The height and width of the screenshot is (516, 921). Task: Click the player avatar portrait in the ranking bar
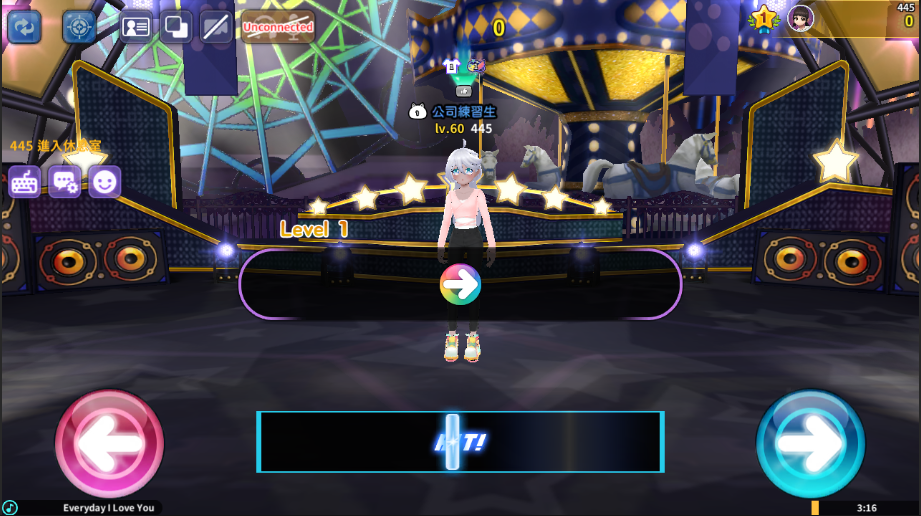(800, 18)
